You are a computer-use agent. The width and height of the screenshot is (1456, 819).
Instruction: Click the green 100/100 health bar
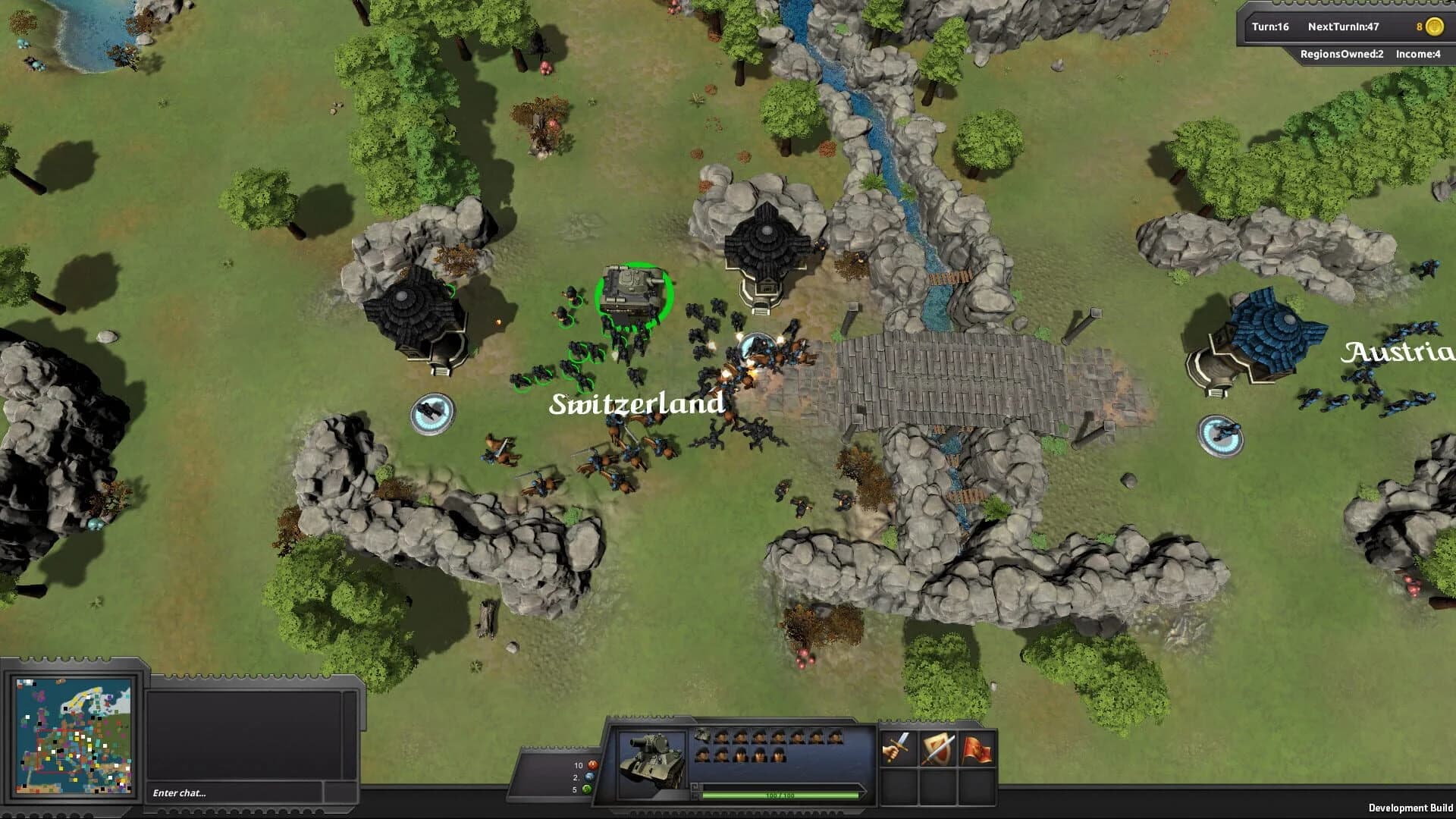tap(780, 796)
